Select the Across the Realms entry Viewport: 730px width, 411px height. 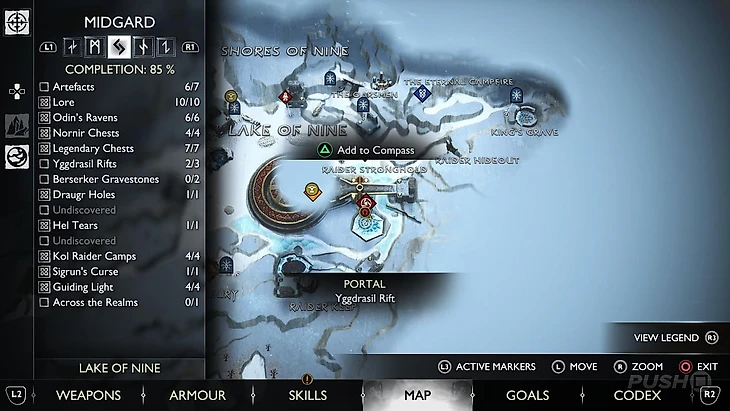(44, 302)
